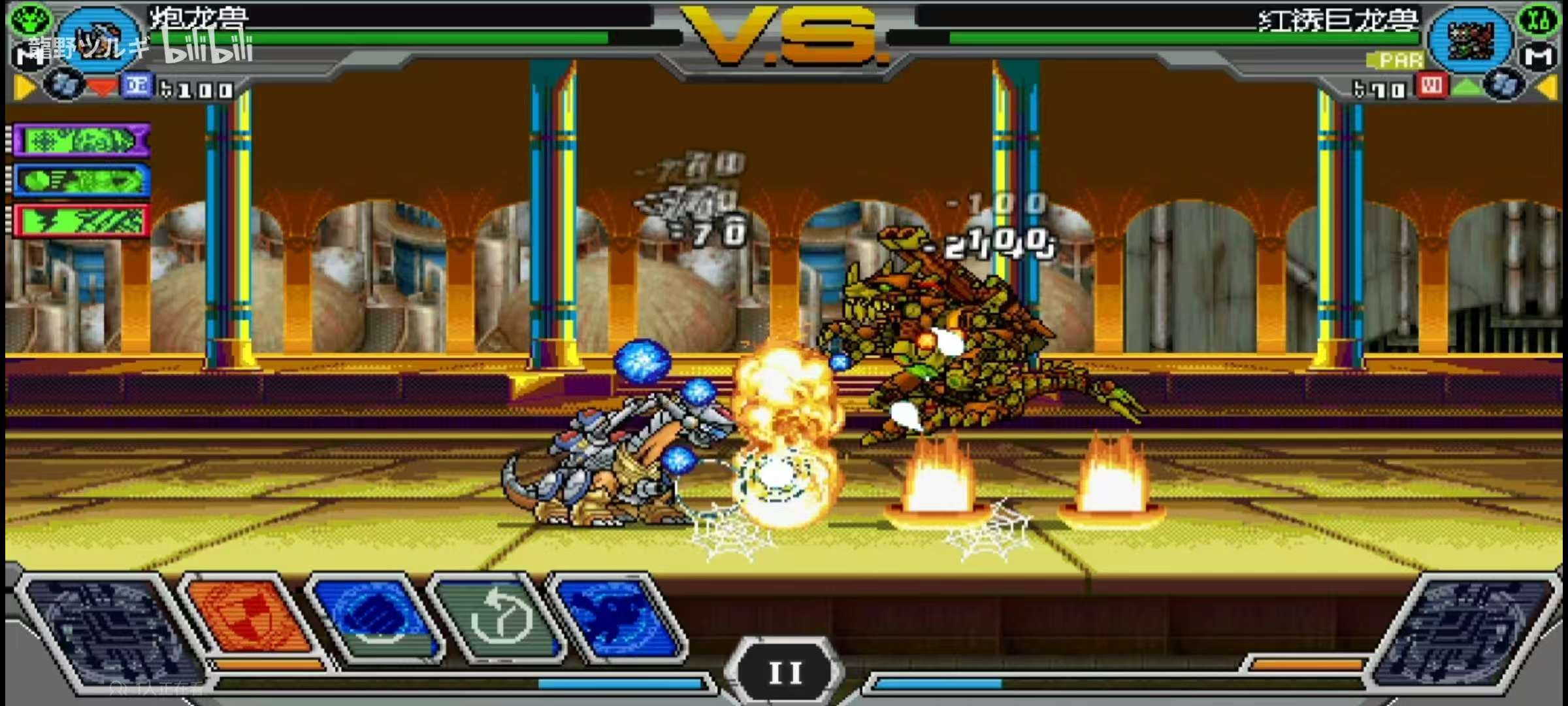This screenshot has height=706, width=1568.
Task: Tap the player's blue level badge
Action: click(137, 86)
